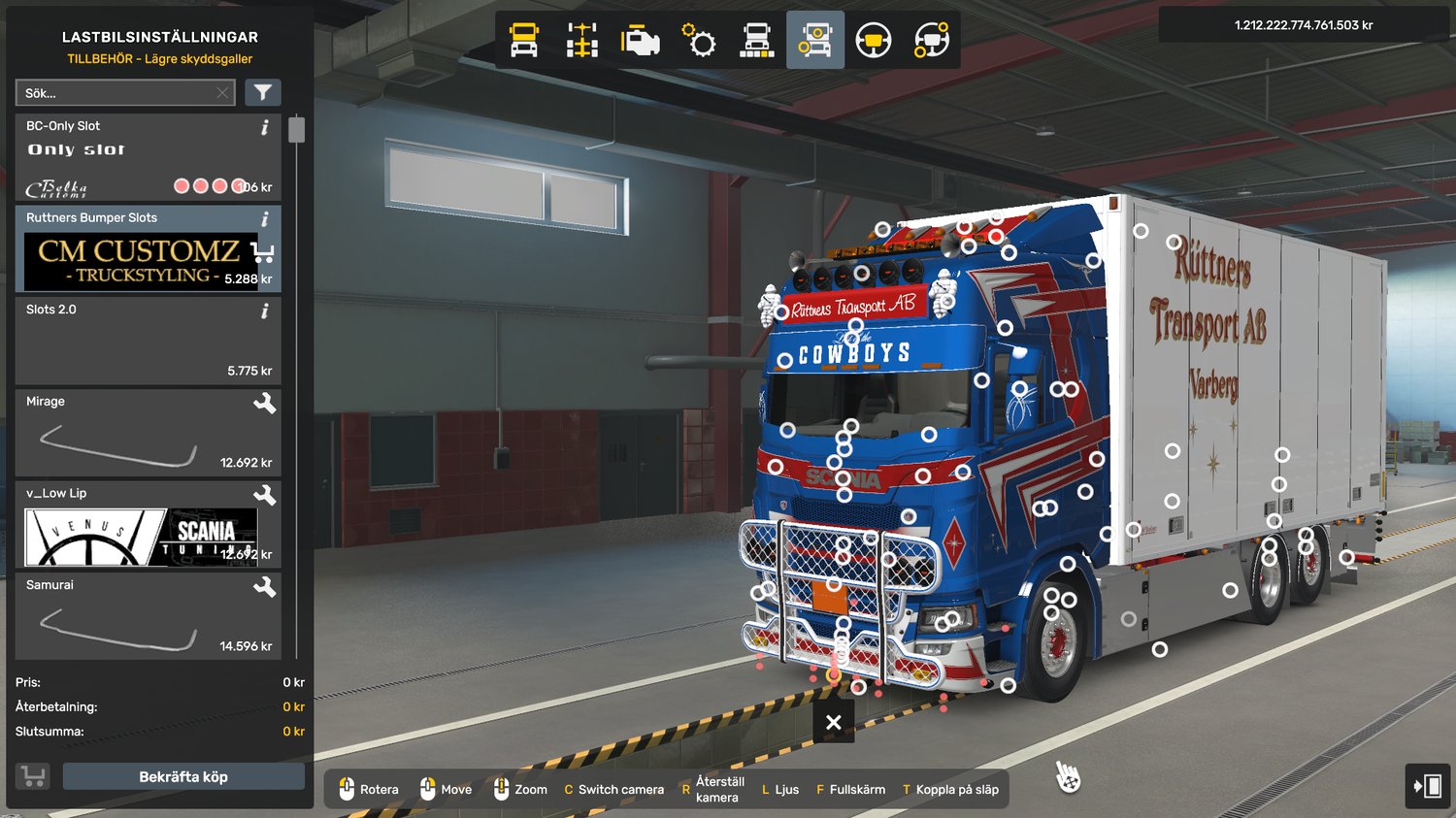Switch to the engine tab
This screenshot has width=1456, height=818.
pyautogui.click(x=641, y=41)
